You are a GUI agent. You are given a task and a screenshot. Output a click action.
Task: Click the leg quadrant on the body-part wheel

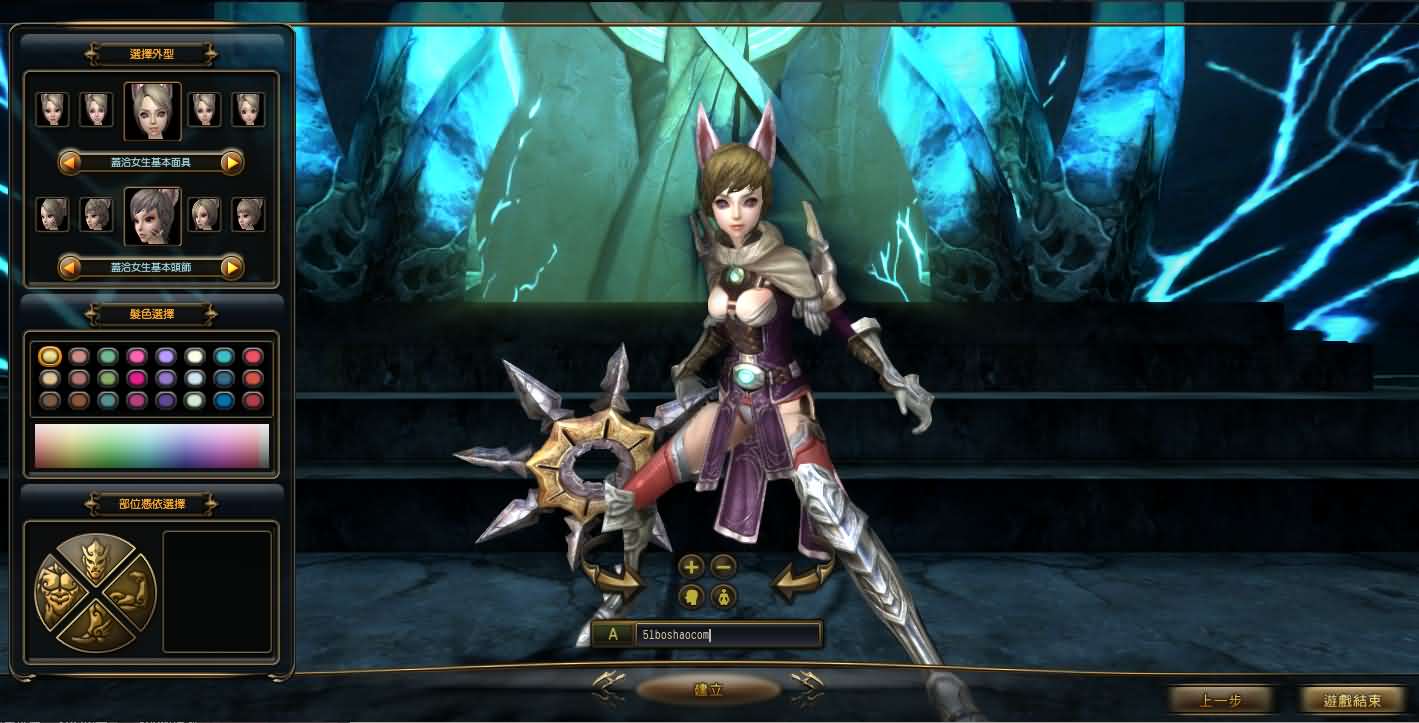[95, 632]
